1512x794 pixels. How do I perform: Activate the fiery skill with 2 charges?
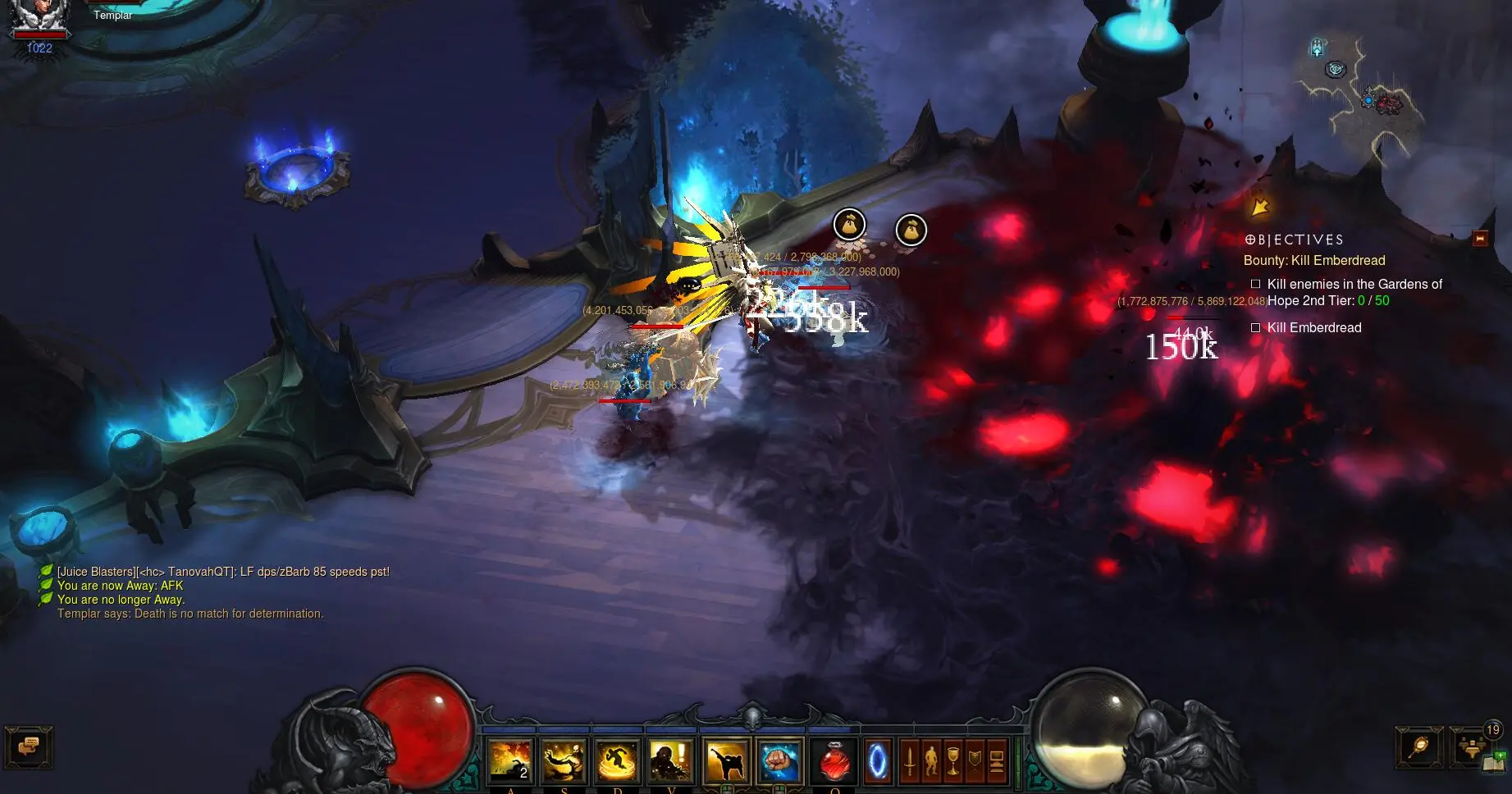pyautogui.click(x=511, y=760)
